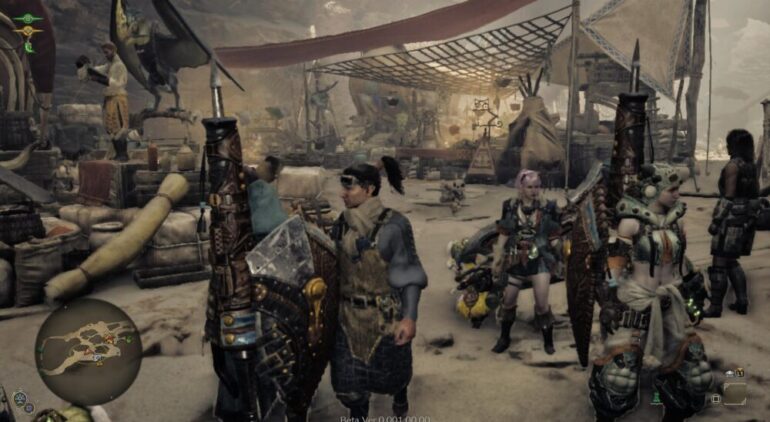The width and height of the screenshot is (770, 422).
Task: Select the item bar slot in the corner
Action: click(734, 393)
